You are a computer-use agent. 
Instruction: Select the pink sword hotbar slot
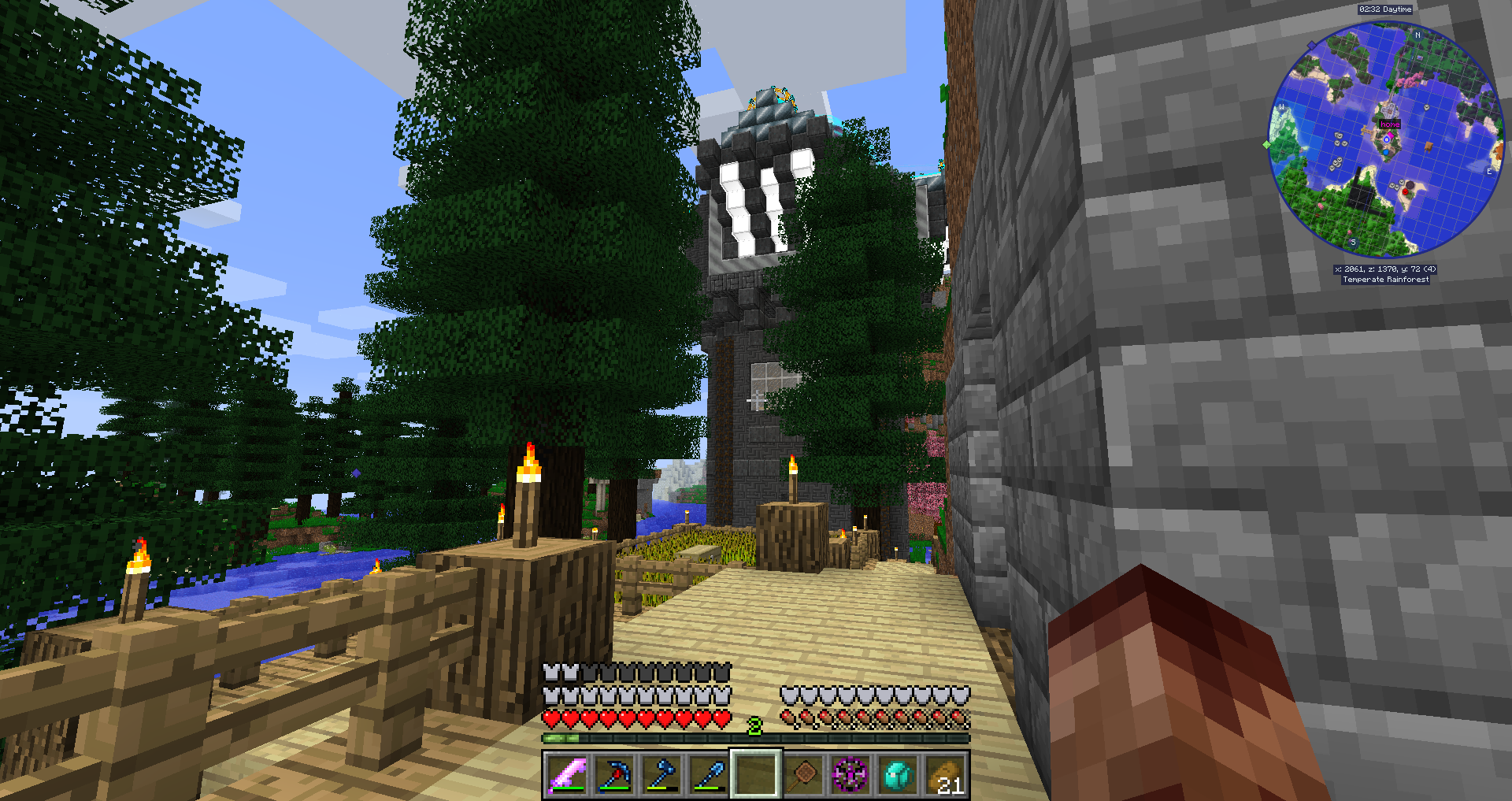[x=567, y=775]
